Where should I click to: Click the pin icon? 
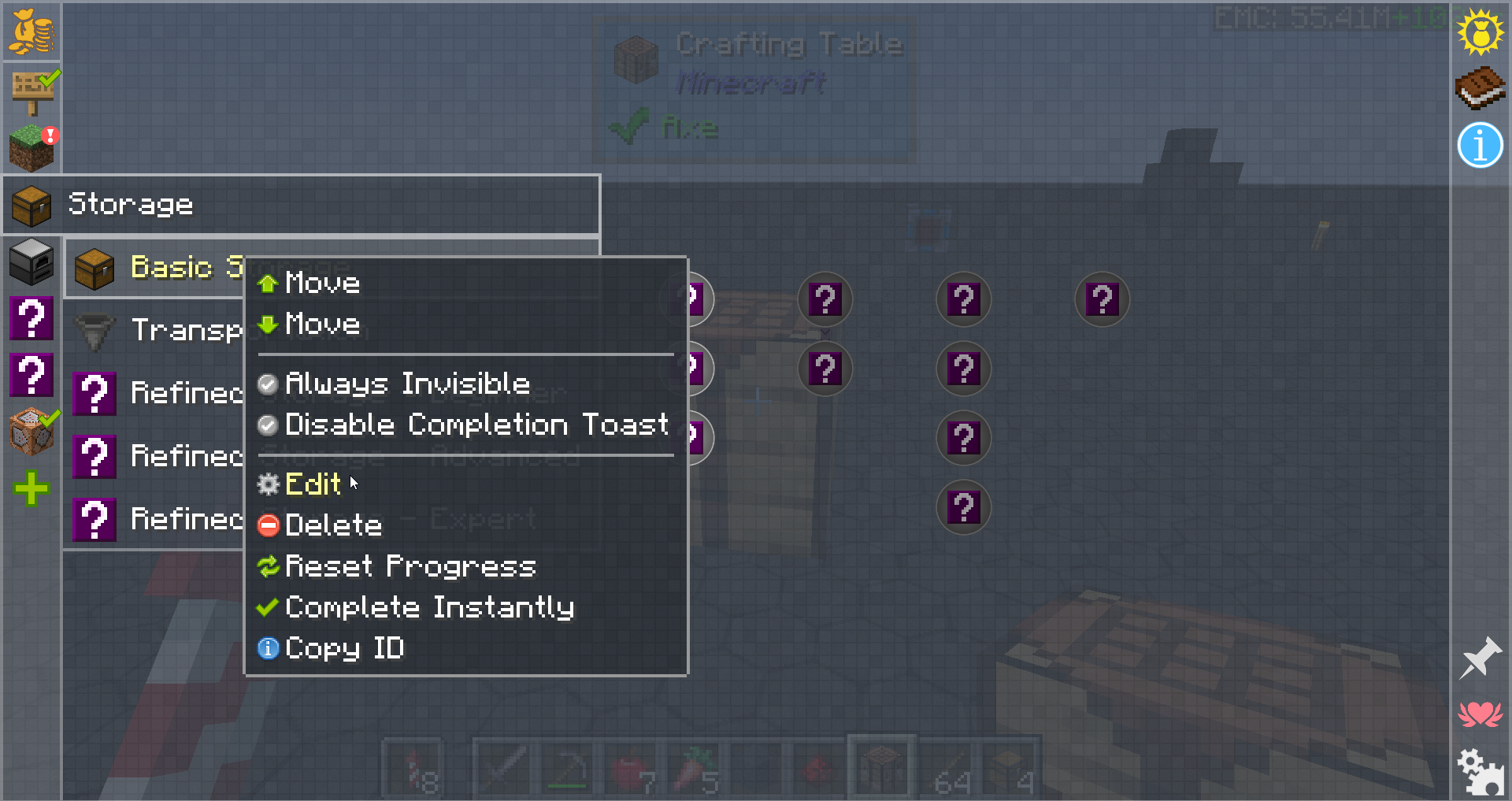(1480, 658)
